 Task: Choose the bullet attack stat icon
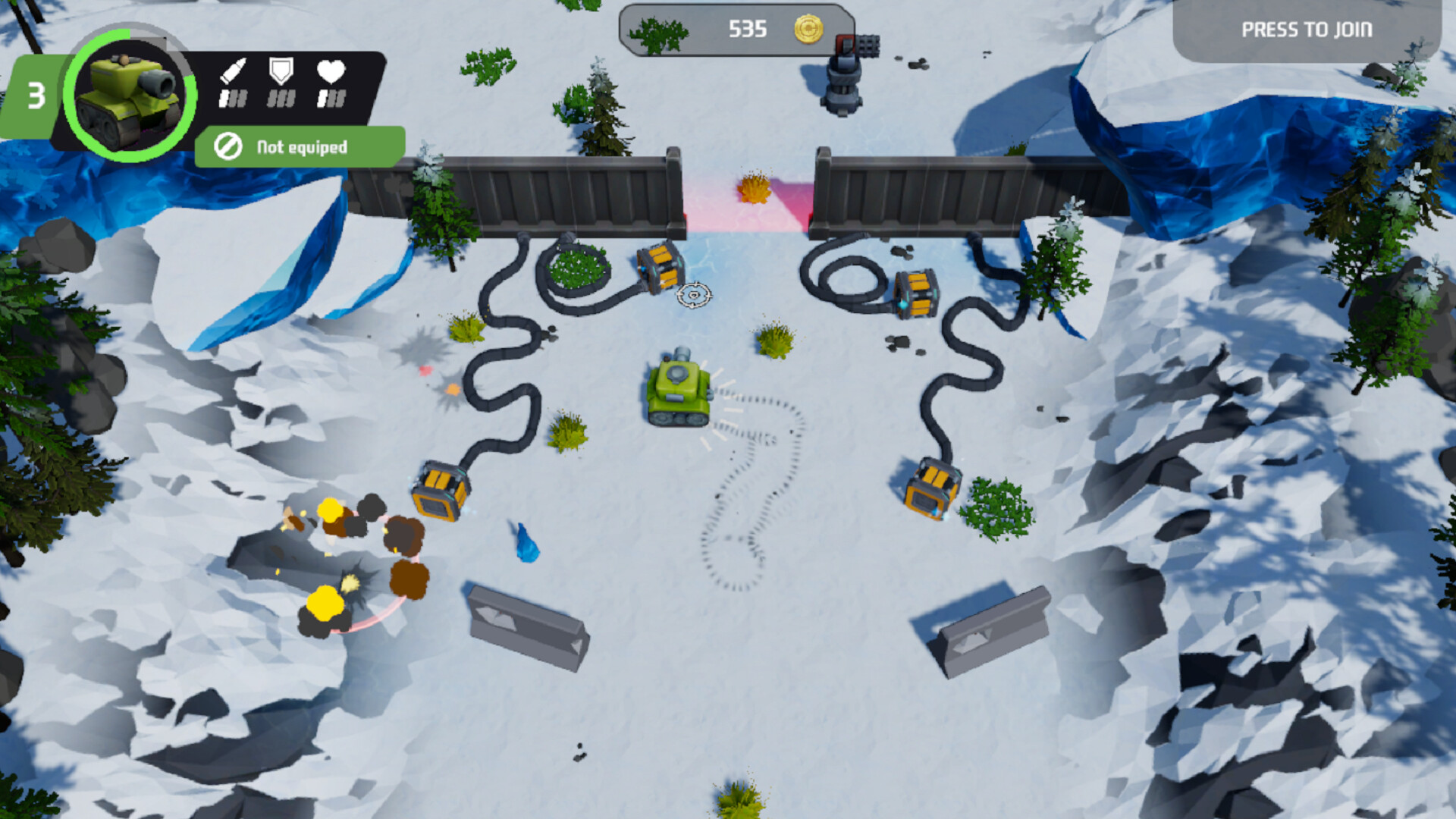click(233, 71)
